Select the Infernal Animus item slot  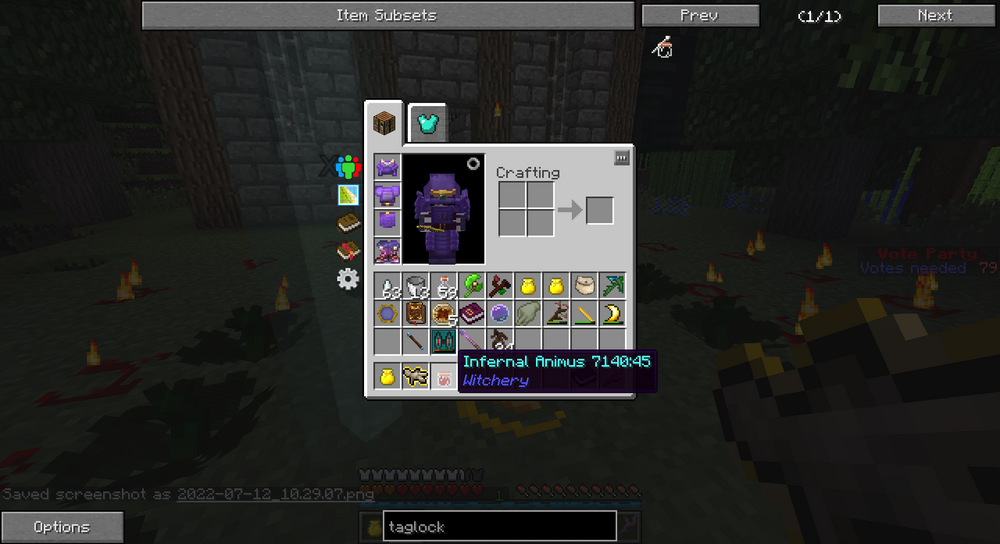click(443, 342)
